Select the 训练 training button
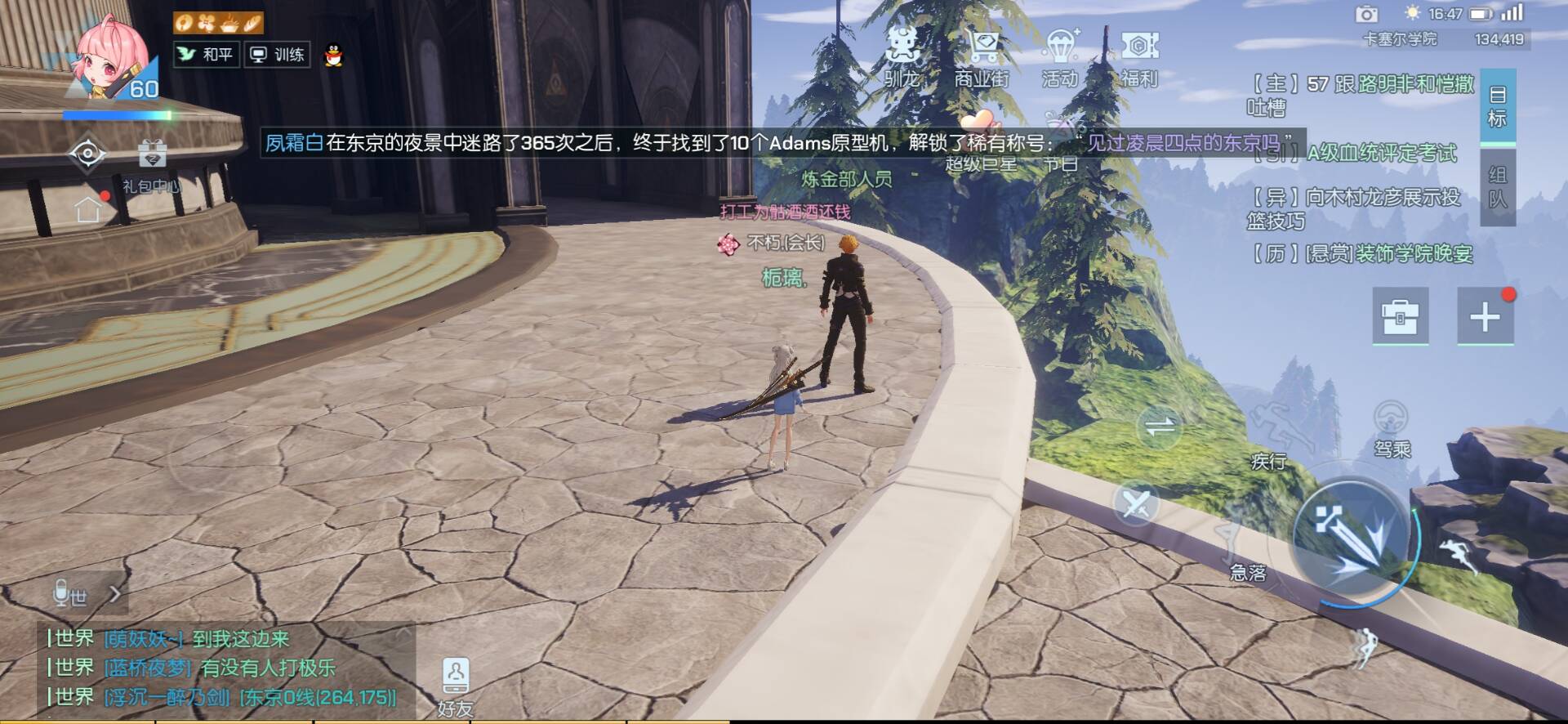This screenshot has width=1568, height=724. coord(278,55)
